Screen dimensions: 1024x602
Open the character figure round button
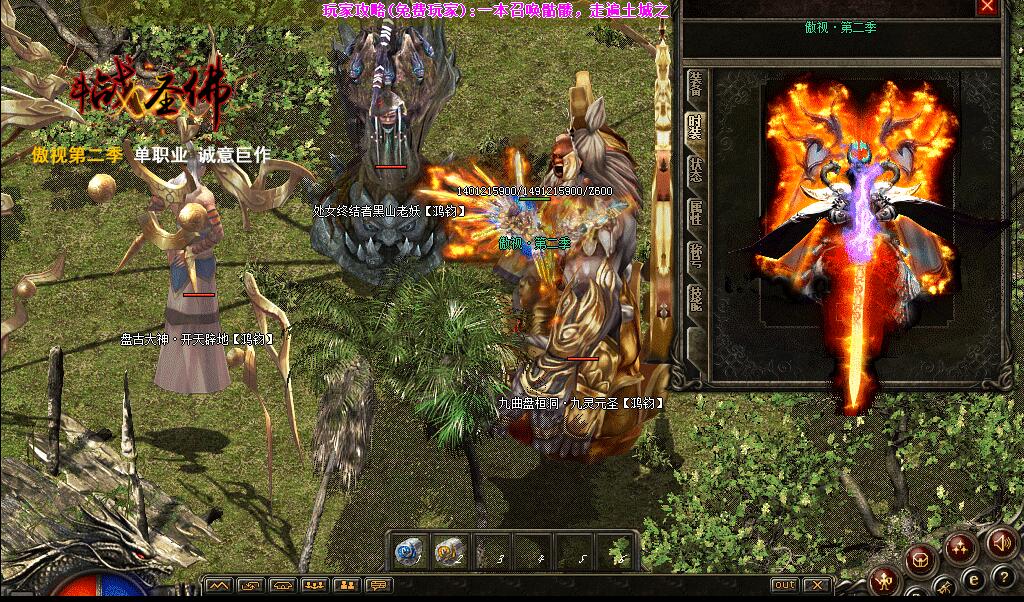tap(884, 580)
